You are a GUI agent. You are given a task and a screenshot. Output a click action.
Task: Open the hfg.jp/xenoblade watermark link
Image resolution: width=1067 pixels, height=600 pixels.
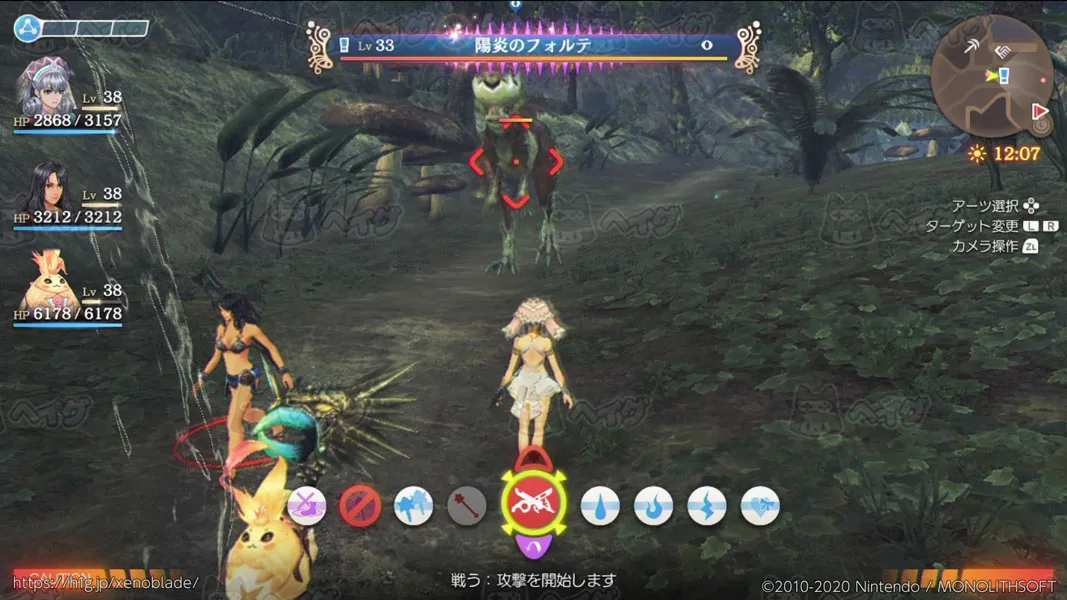coord(105,582)
